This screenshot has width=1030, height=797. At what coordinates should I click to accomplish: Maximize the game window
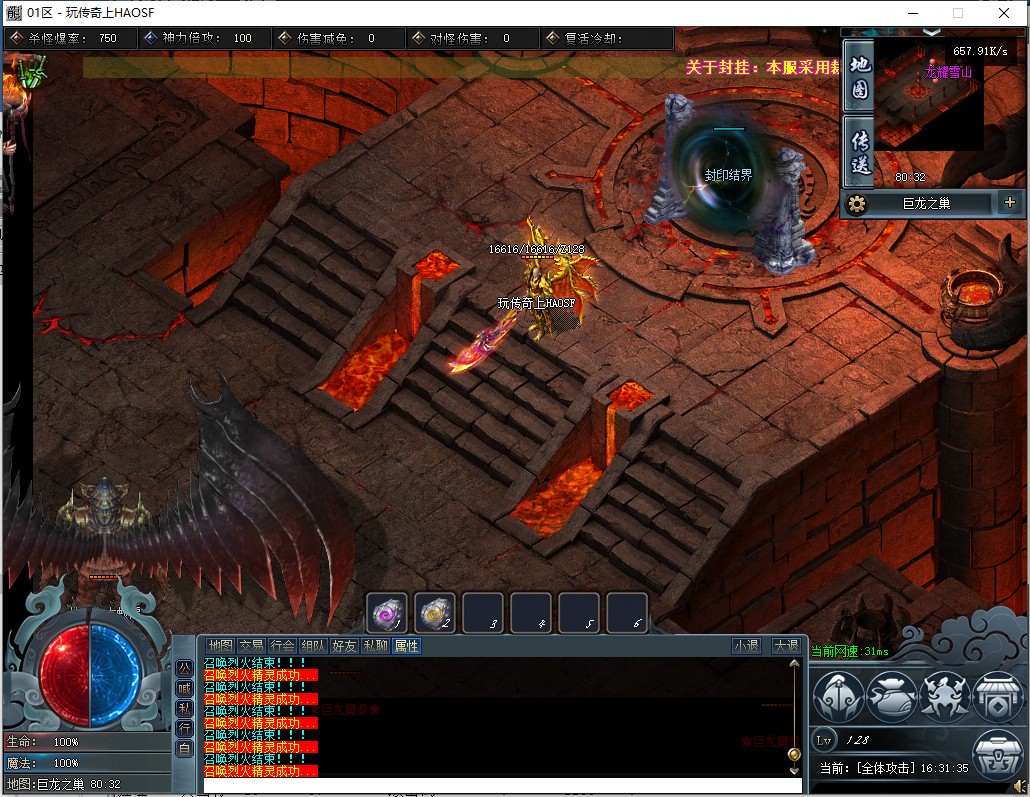coord(957,13)
